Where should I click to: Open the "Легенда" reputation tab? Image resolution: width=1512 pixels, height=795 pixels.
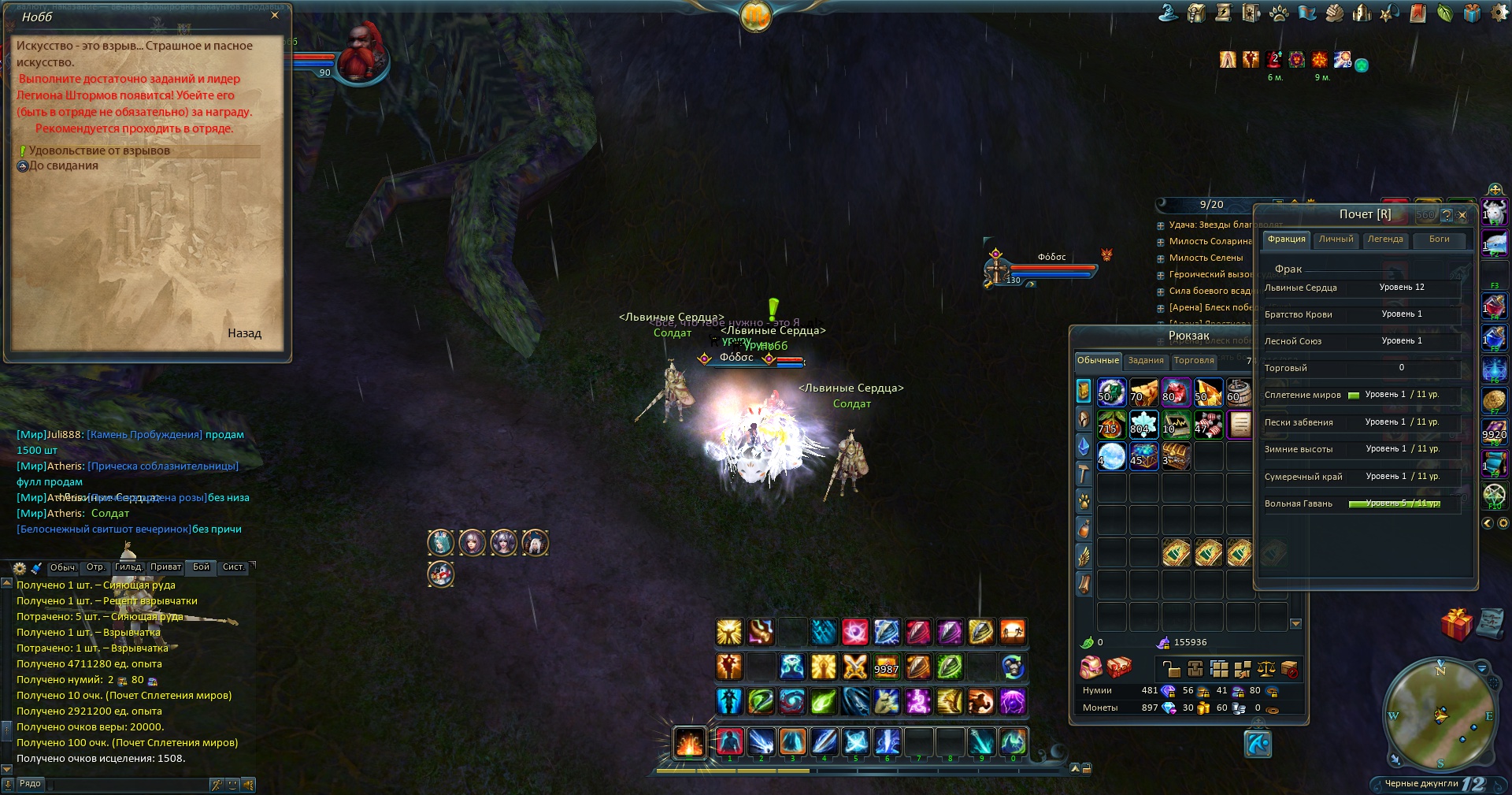(x=1385, y=240)
